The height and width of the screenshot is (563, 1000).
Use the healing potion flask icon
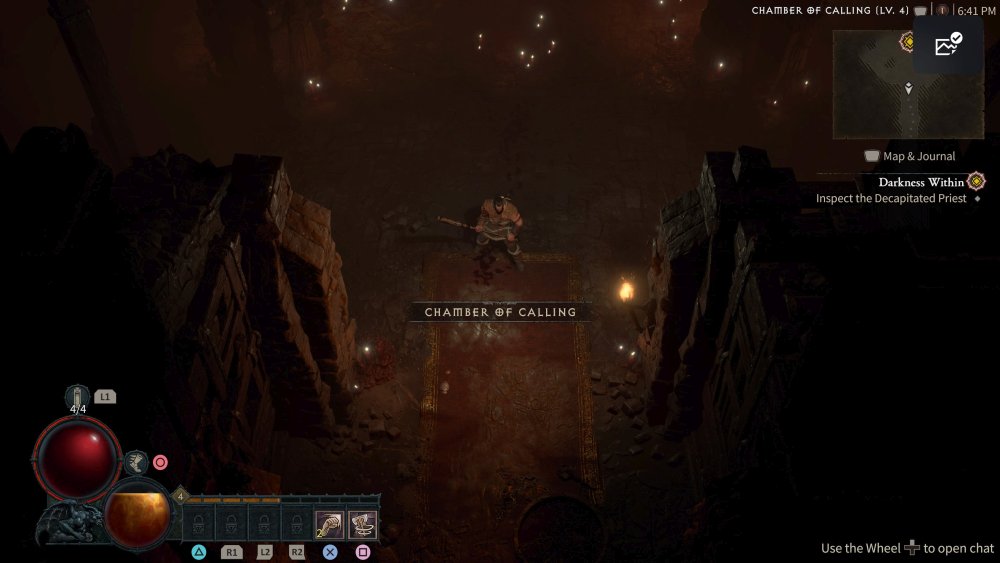[x=77, y=397]
